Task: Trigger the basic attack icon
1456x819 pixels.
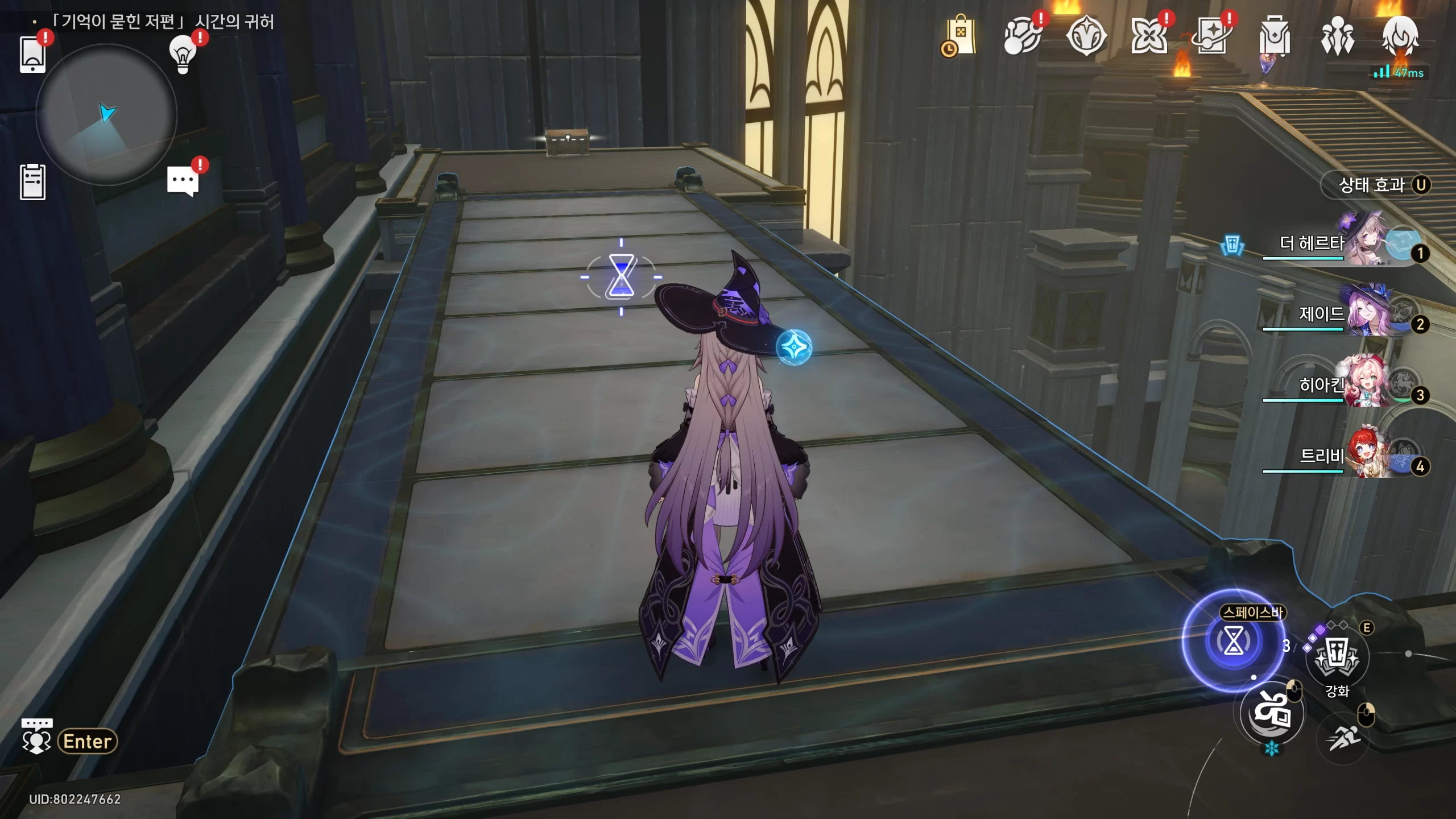Action: pyautogui.click(x=1272, y=713)
